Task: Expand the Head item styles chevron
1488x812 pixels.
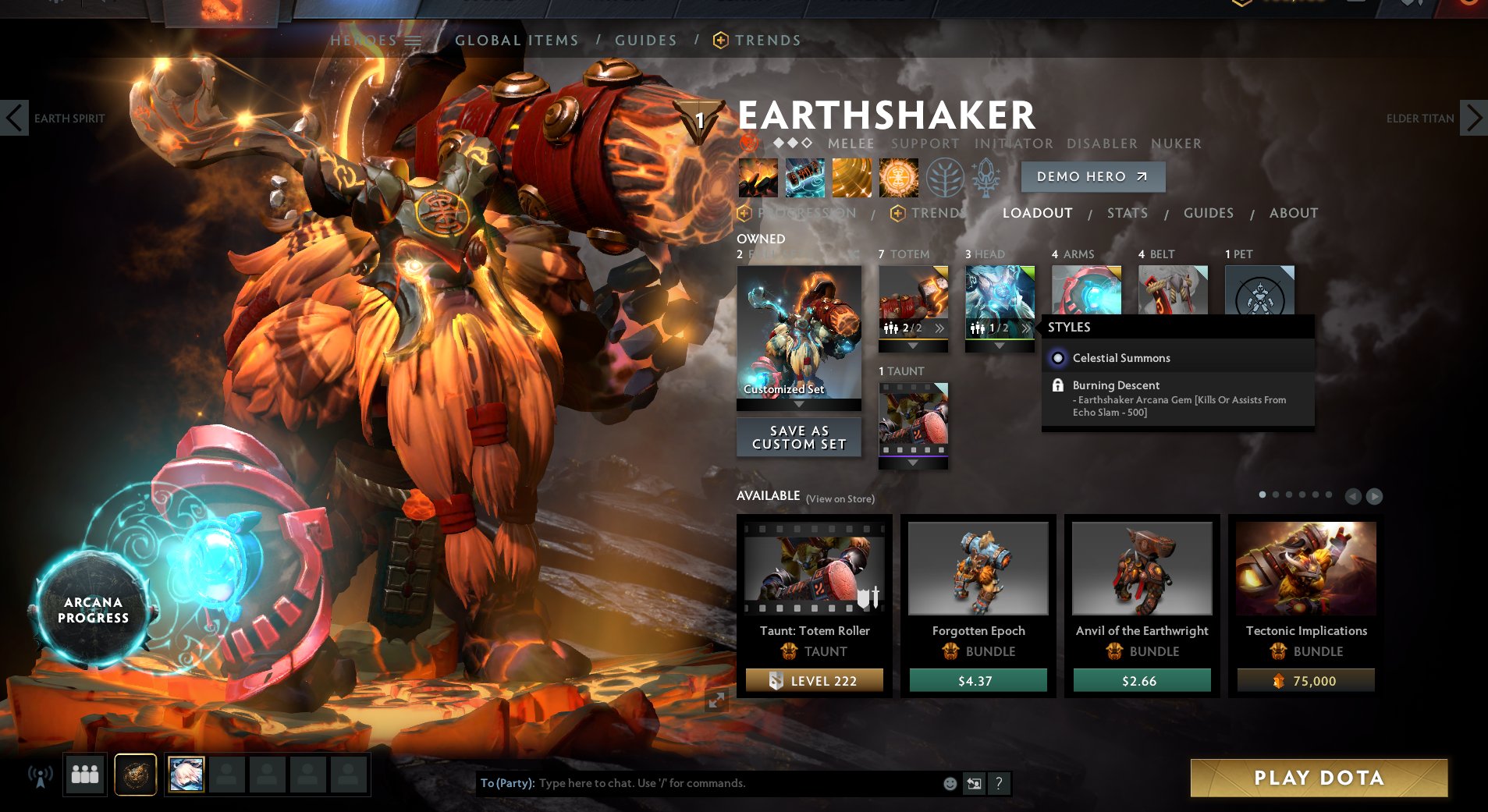Action: pos(1026,328)
